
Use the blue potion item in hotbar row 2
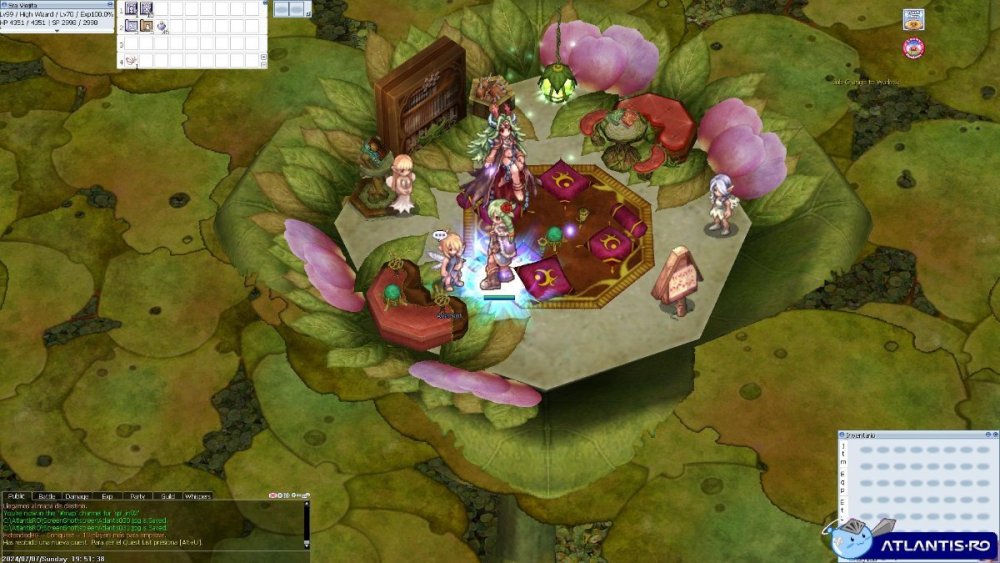pos(161,27)
